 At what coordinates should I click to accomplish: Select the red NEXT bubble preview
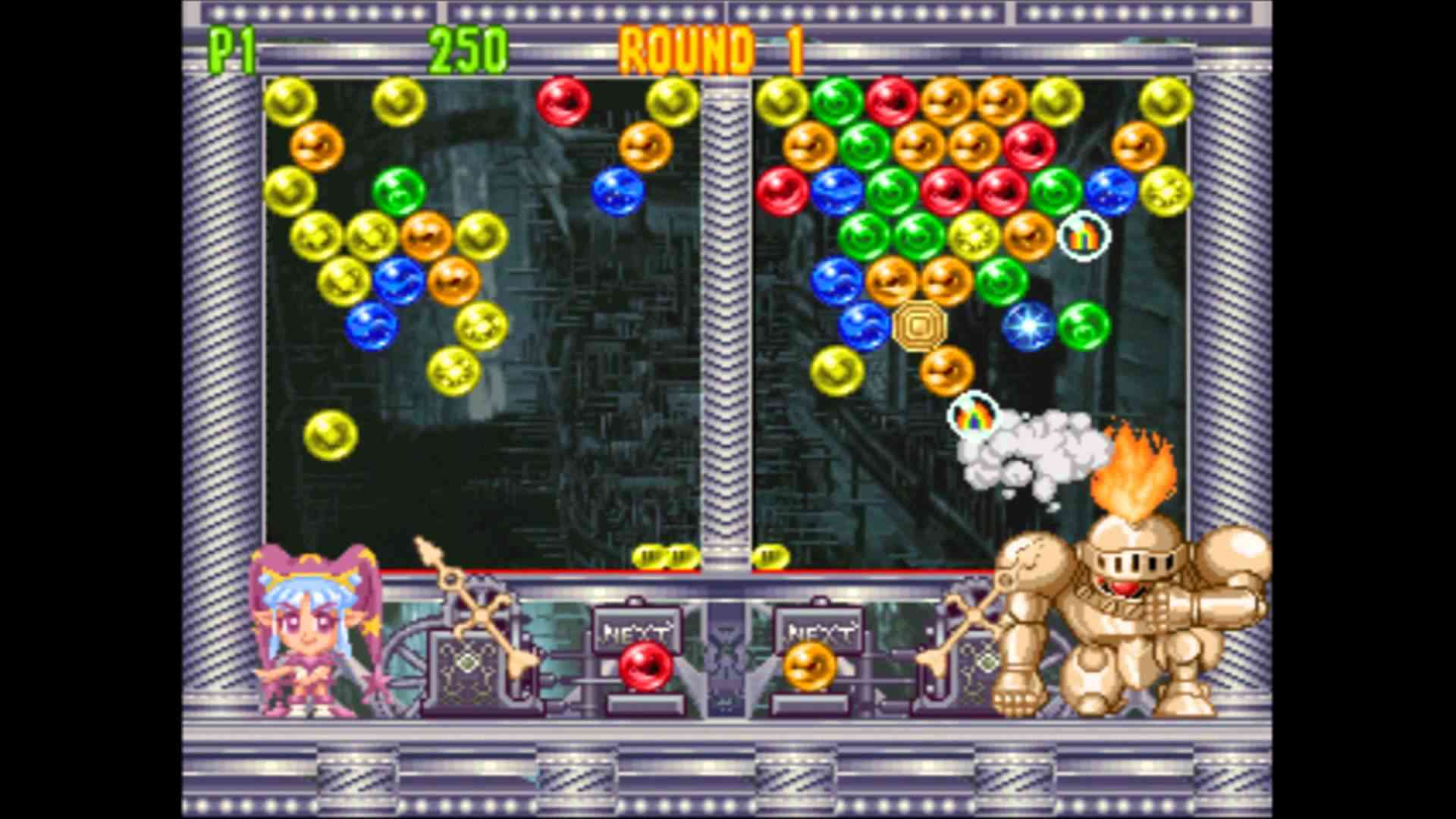645,667
